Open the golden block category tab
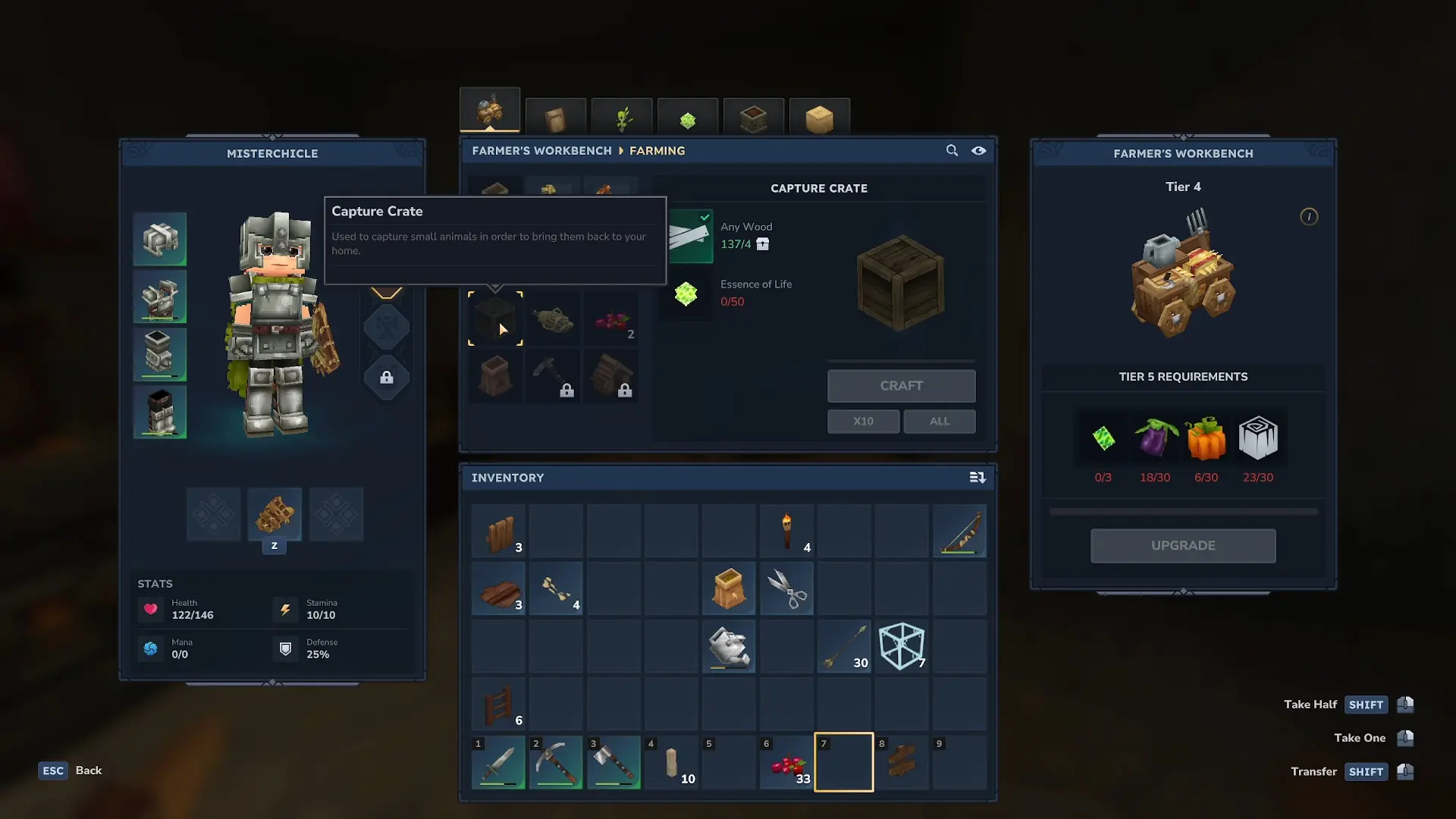This screenshot has width=1456, height=819. [819, 119]
